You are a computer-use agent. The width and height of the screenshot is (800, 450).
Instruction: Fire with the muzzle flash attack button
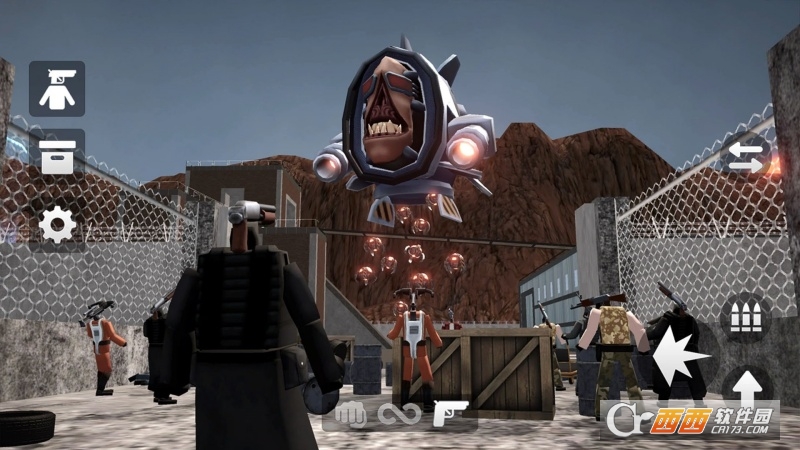(x=679, y=355)
